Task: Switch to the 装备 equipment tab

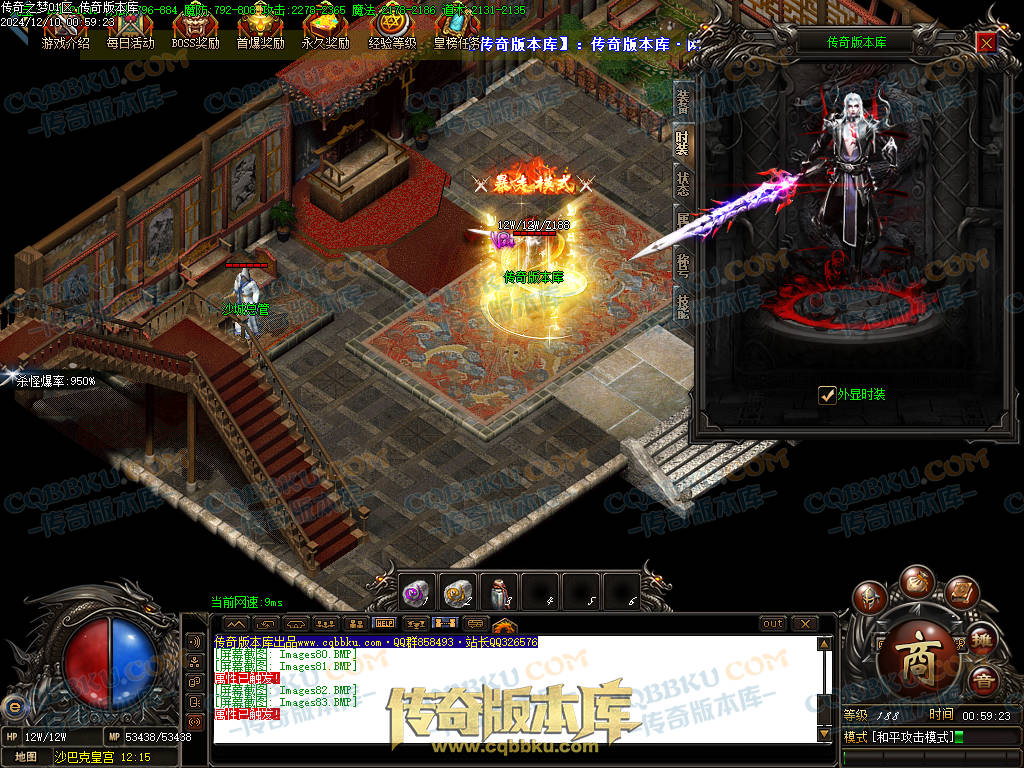Action: point(683,100)
